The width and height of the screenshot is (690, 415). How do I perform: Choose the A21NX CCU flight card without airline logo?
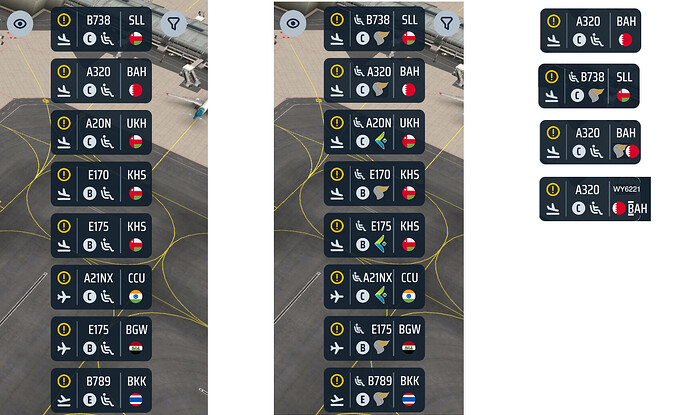point(102,288)
